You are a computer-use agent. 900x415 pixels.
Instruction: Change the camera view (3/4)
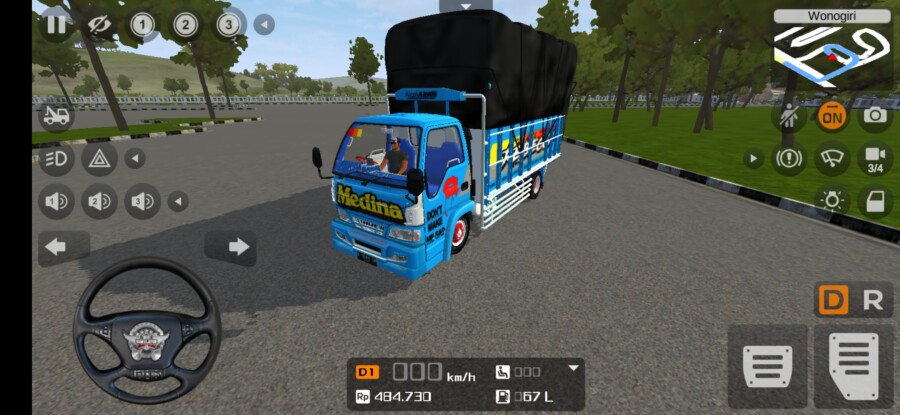point(875,158)
